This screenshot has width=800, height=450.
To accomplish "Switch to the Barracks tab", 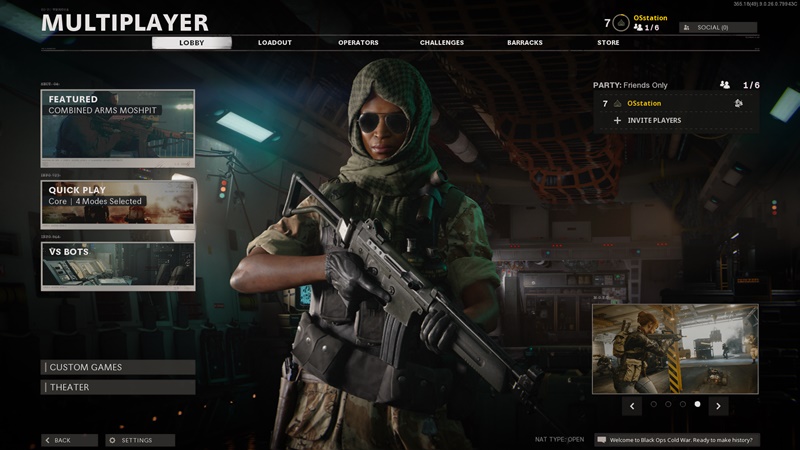I will [525, 43].
